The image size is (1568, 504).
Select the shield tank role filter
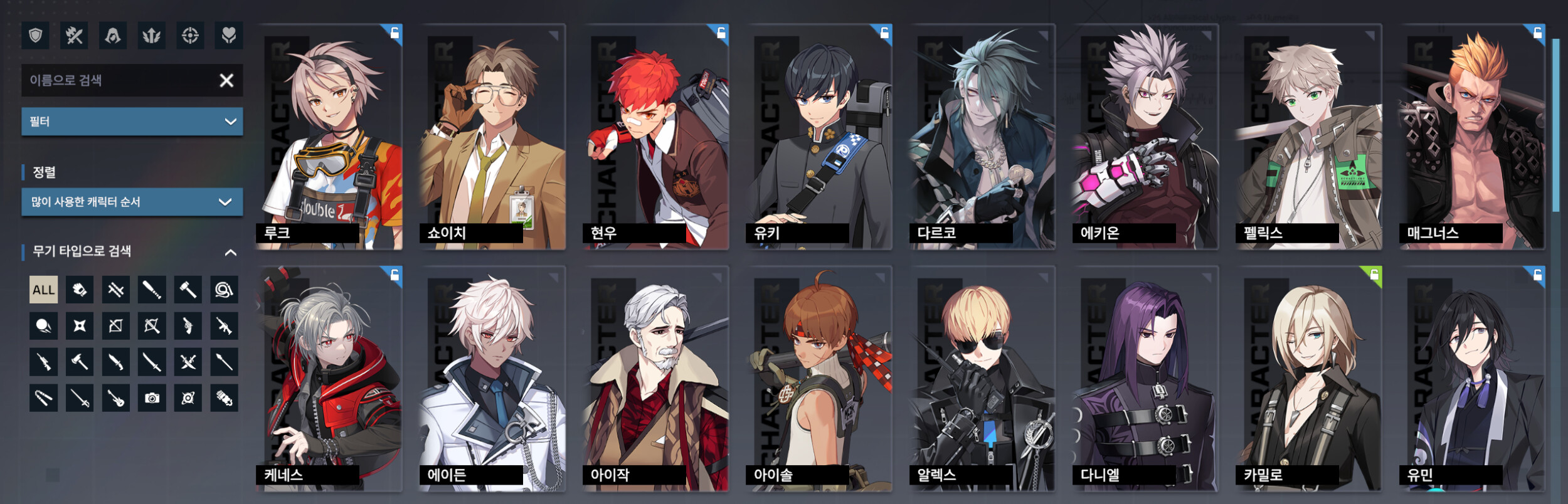pos(35,36)
